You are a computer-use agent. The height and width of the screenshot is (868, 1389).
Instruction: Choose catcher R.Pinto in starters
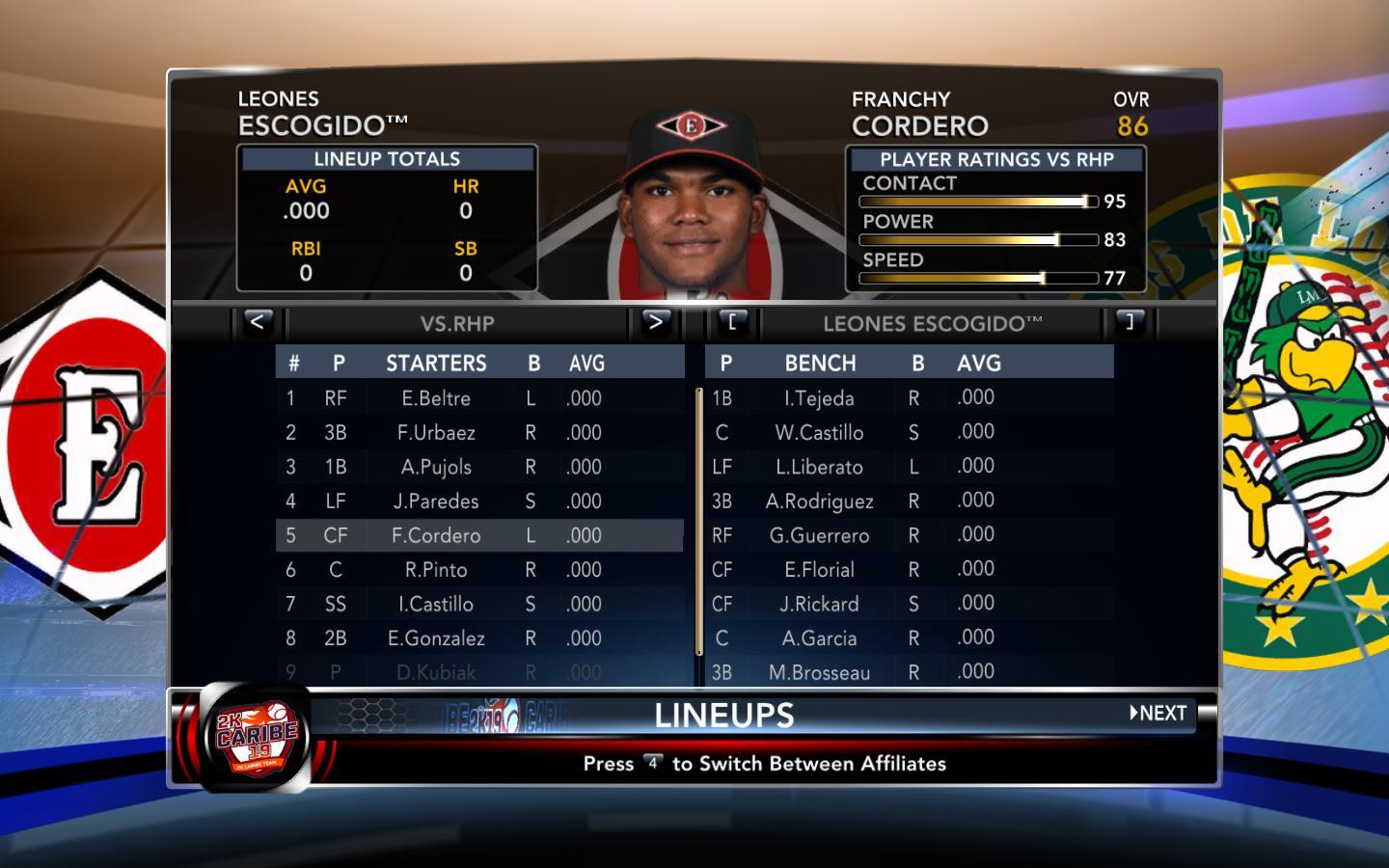[x=436, y=570]
